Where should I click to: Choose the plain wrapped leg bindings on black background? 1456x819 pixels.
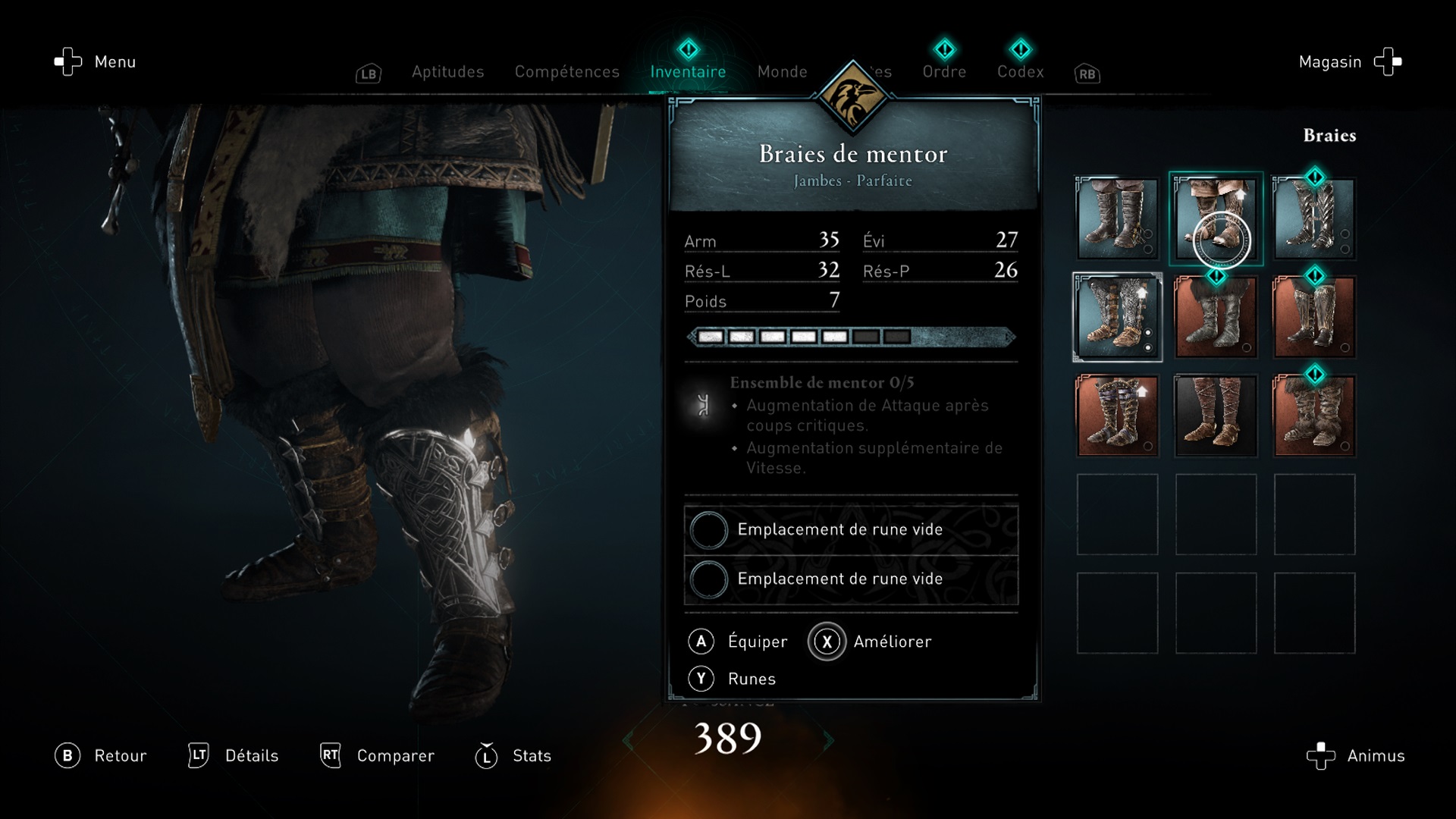1216,416
